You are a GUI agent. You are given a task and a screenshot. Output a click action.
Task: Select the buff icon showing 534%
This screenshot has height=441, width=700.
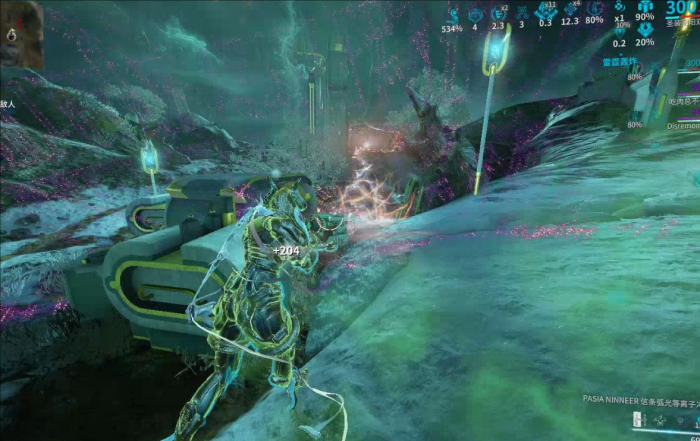pyautogui.click(x=452, y=15)
